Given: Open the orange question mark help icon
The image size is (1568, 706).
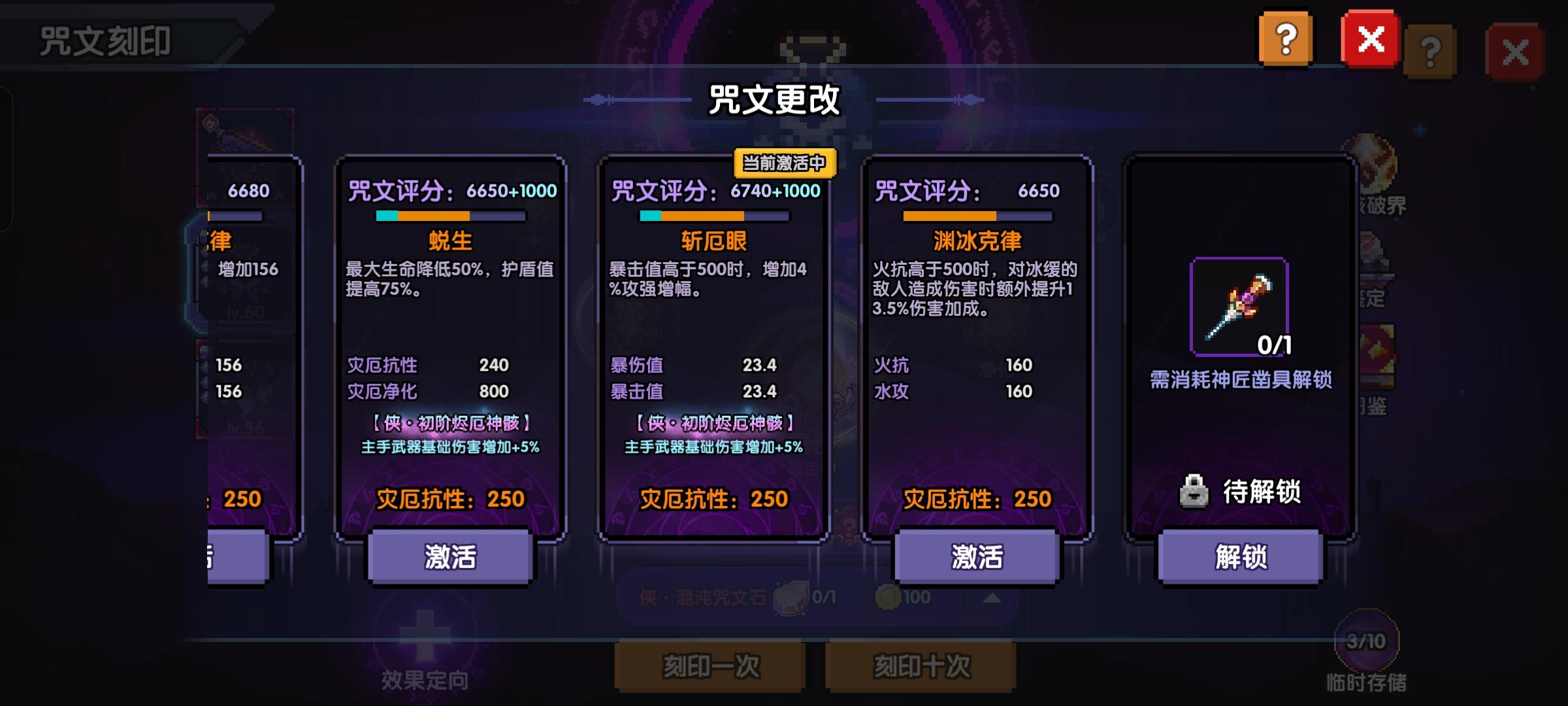Looking at the screenshot, I should [1285, 41].
